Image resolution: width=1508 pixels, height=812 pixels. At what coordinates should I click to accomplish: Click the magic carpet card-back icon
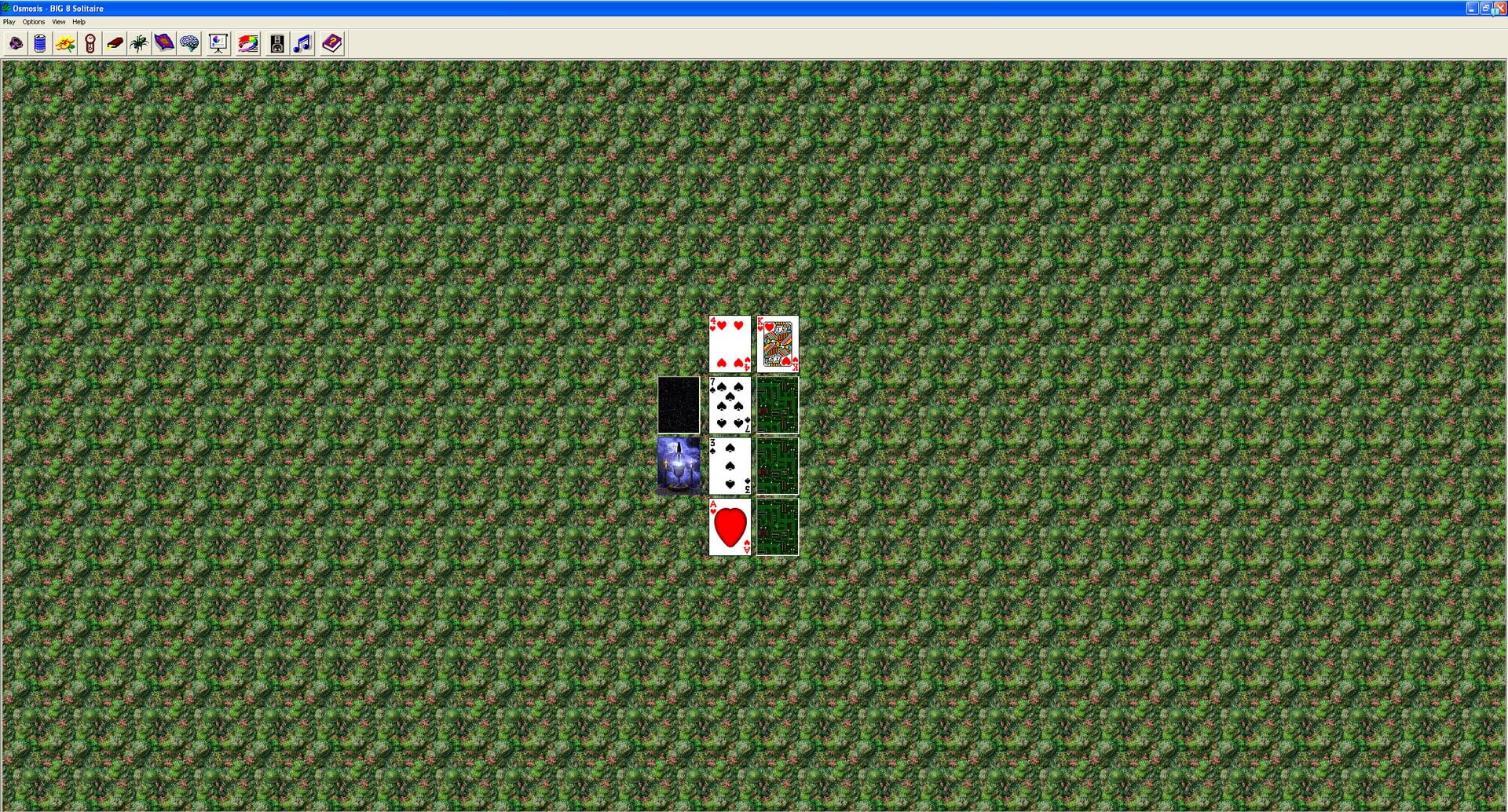(x=164, y=43)
